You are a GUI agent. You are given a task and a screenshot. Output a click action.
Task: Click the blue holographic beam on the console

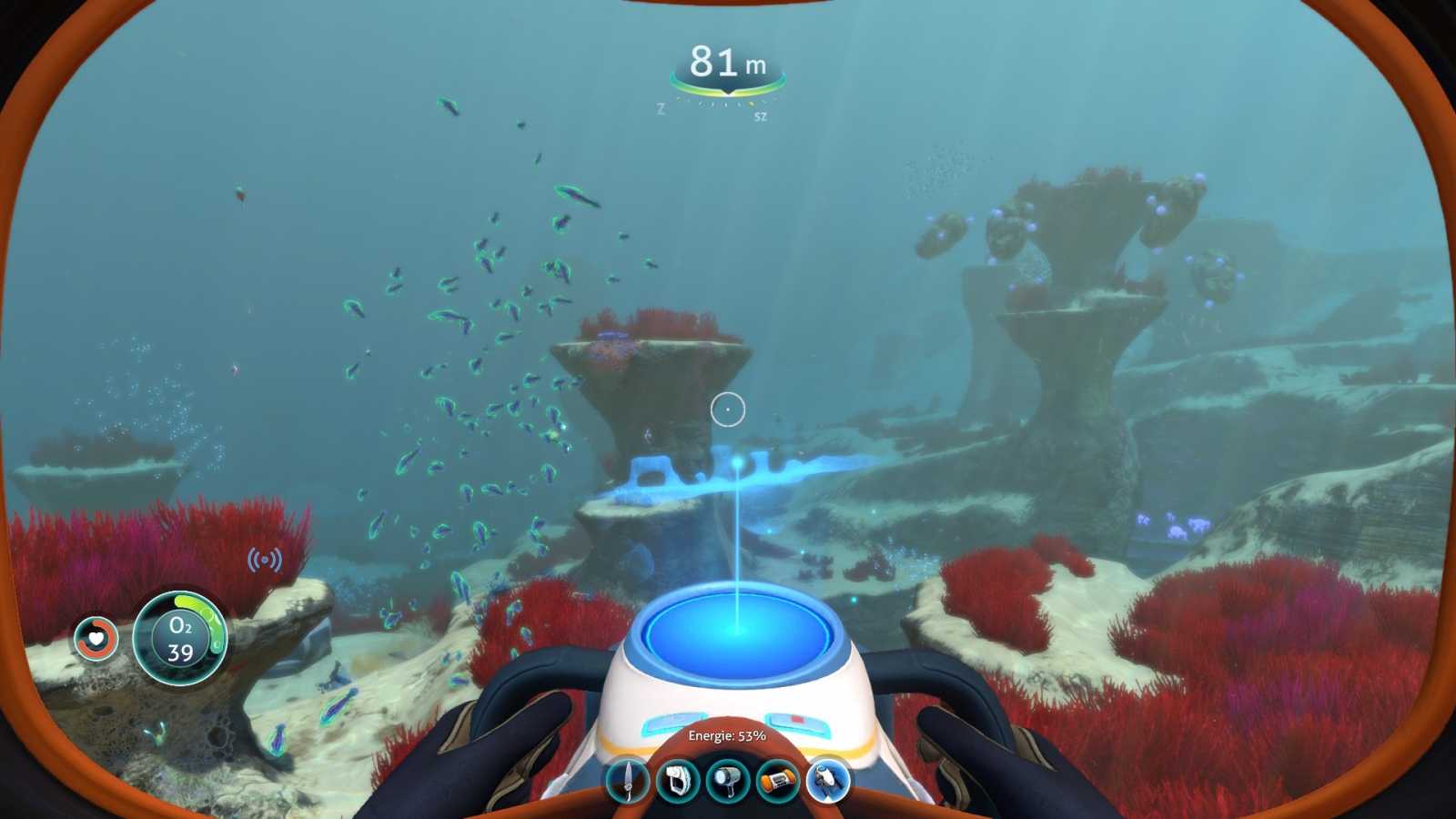735,546
